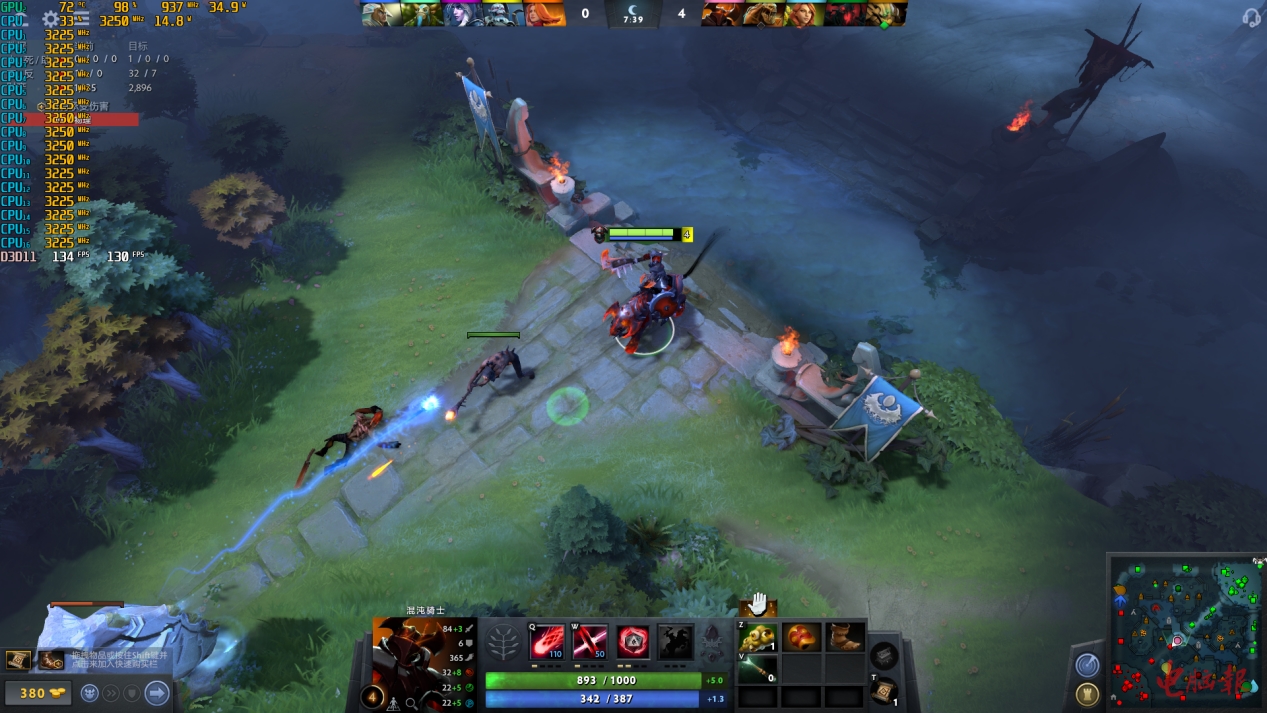Click the hand icon above the inventory
The height and width of the screenshot is (713, 1267).
point(758,603)
